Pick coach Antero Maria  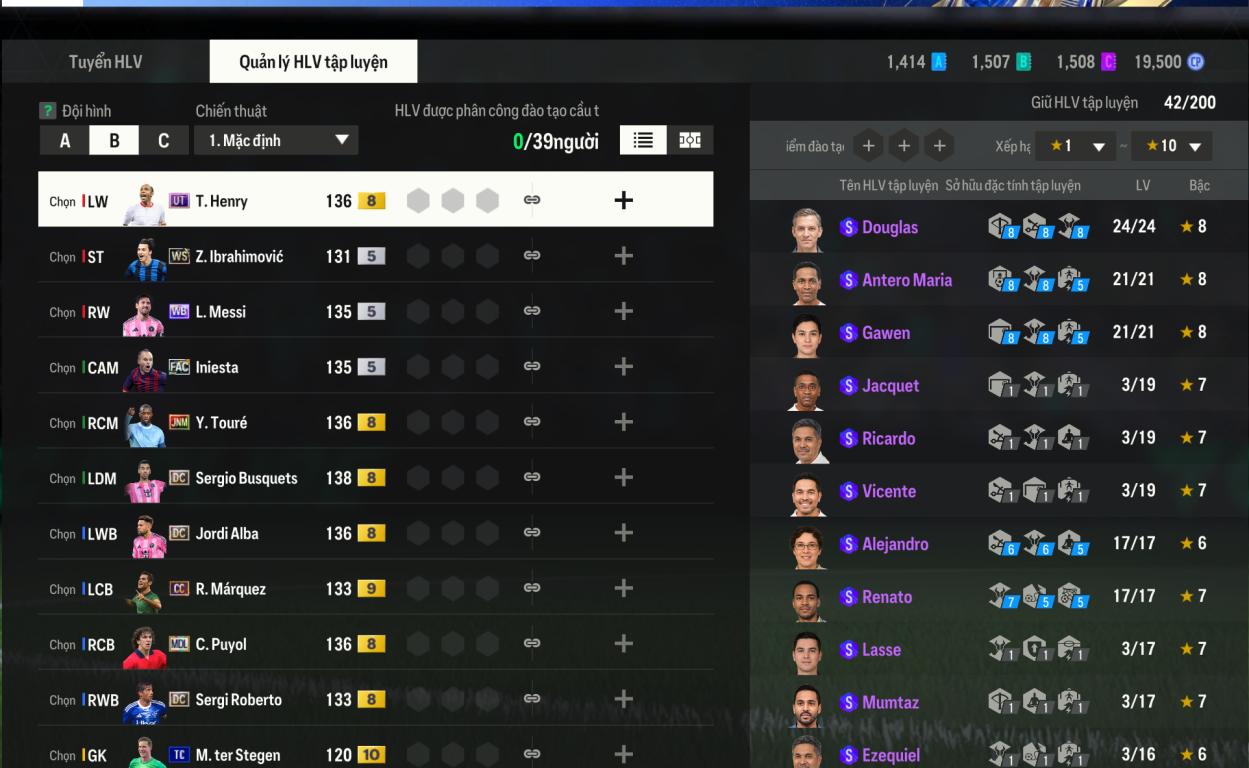(x=906, y=280)
